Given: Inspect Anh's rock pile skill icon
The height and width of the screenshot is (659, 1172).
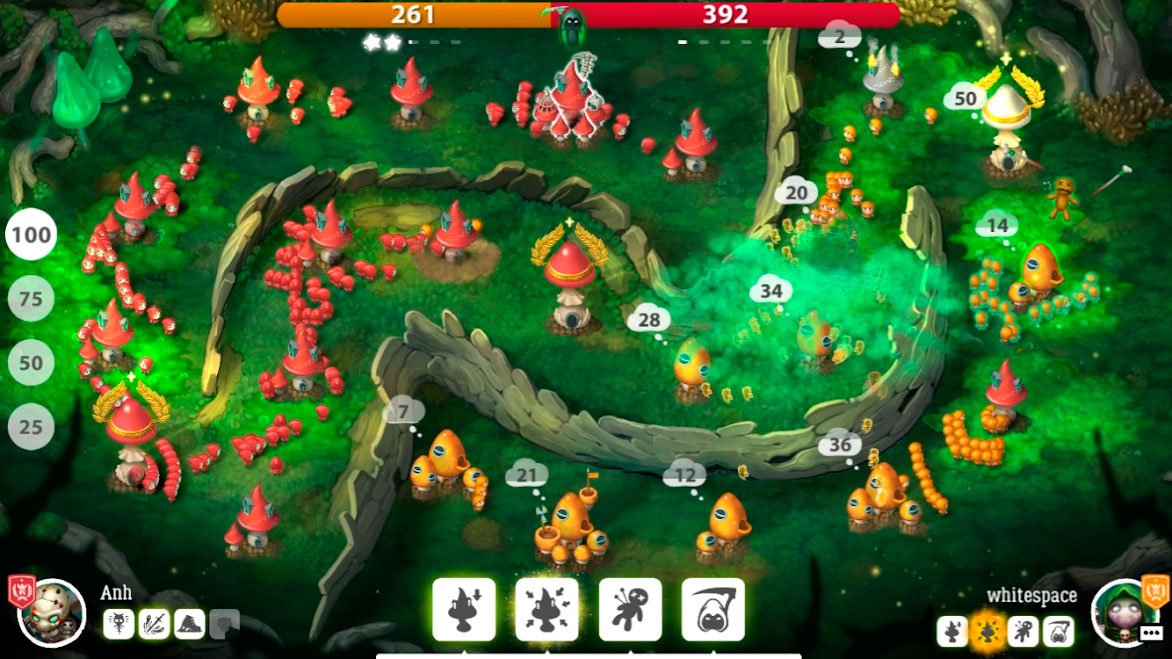Looking at the screenshot, I should pyautogui.click(x=190, y=624).
